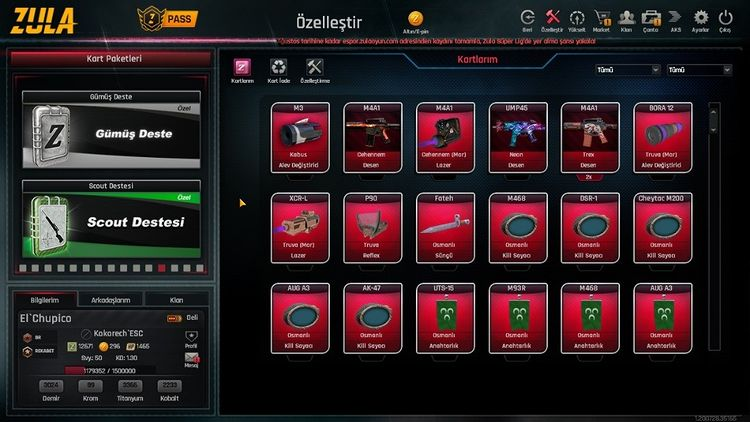View the player Profil shield icon

[x=192, y=337]
